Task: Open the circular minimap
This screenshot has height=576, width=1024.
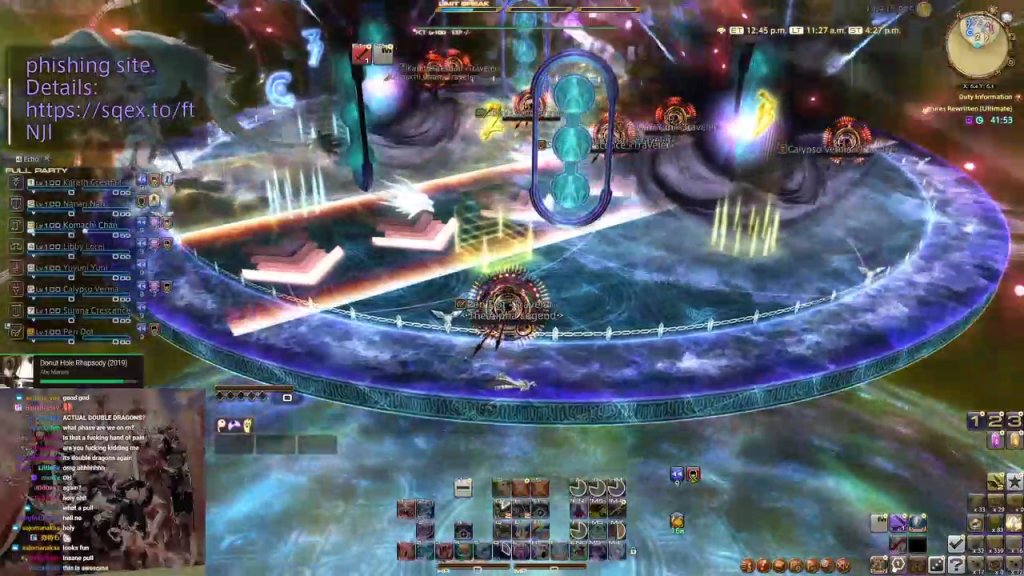Action: point(975,45)
